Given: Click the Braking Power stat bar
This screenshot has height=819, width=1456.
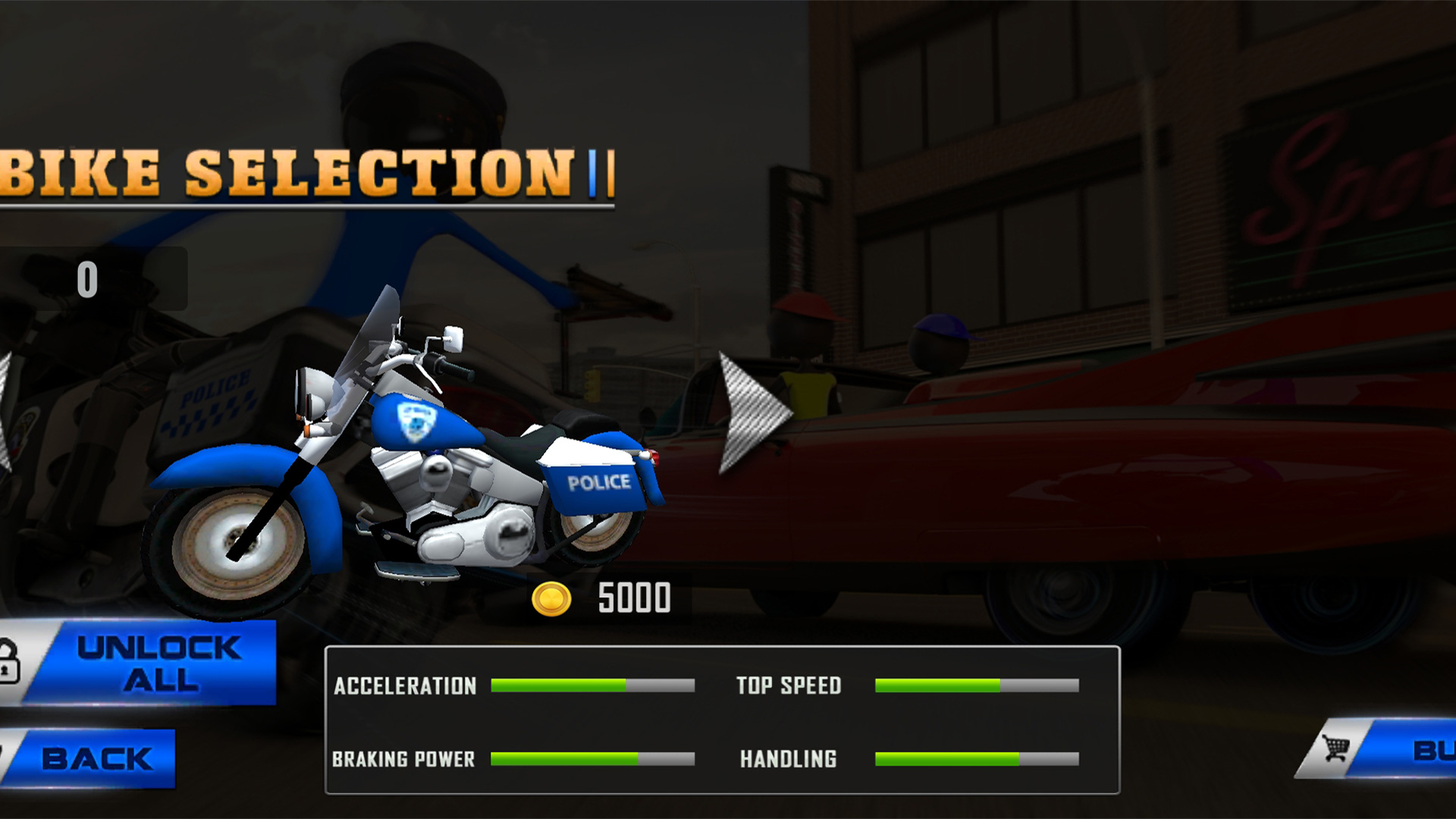Looking at the screenshot, I should (591, 758).
